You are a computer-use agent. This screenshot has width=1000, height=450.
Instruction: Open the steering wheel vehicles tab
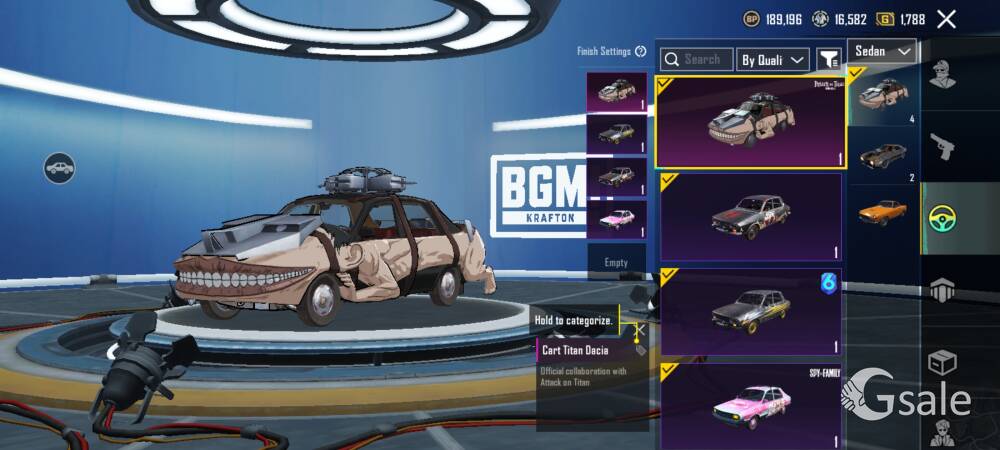[942, 218]
